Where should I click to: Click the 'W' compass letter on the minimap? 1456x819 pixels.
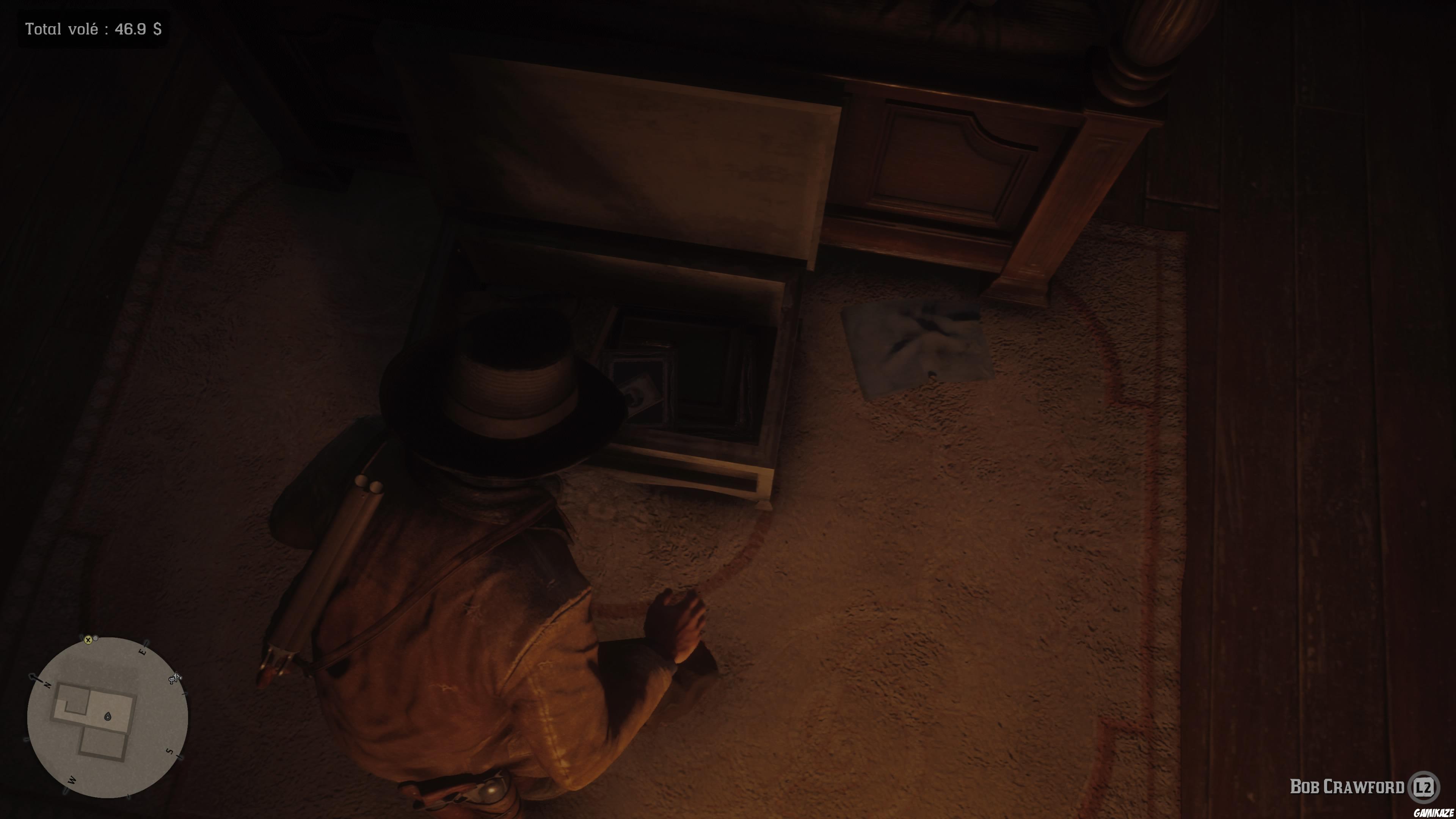pyautogui.click(x=72, y=780)
